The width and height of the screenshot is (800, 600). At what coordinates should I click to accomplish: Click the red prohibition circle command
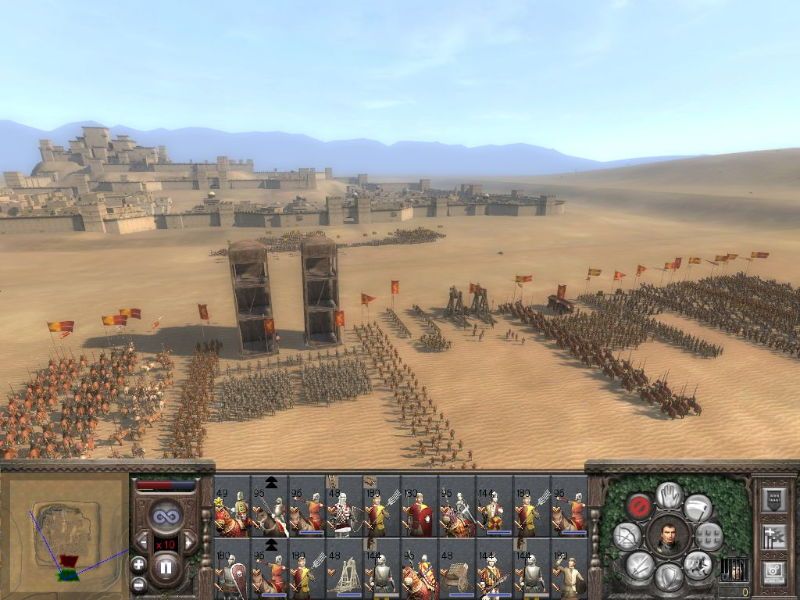pyautogui.click(x=639, y=507)
